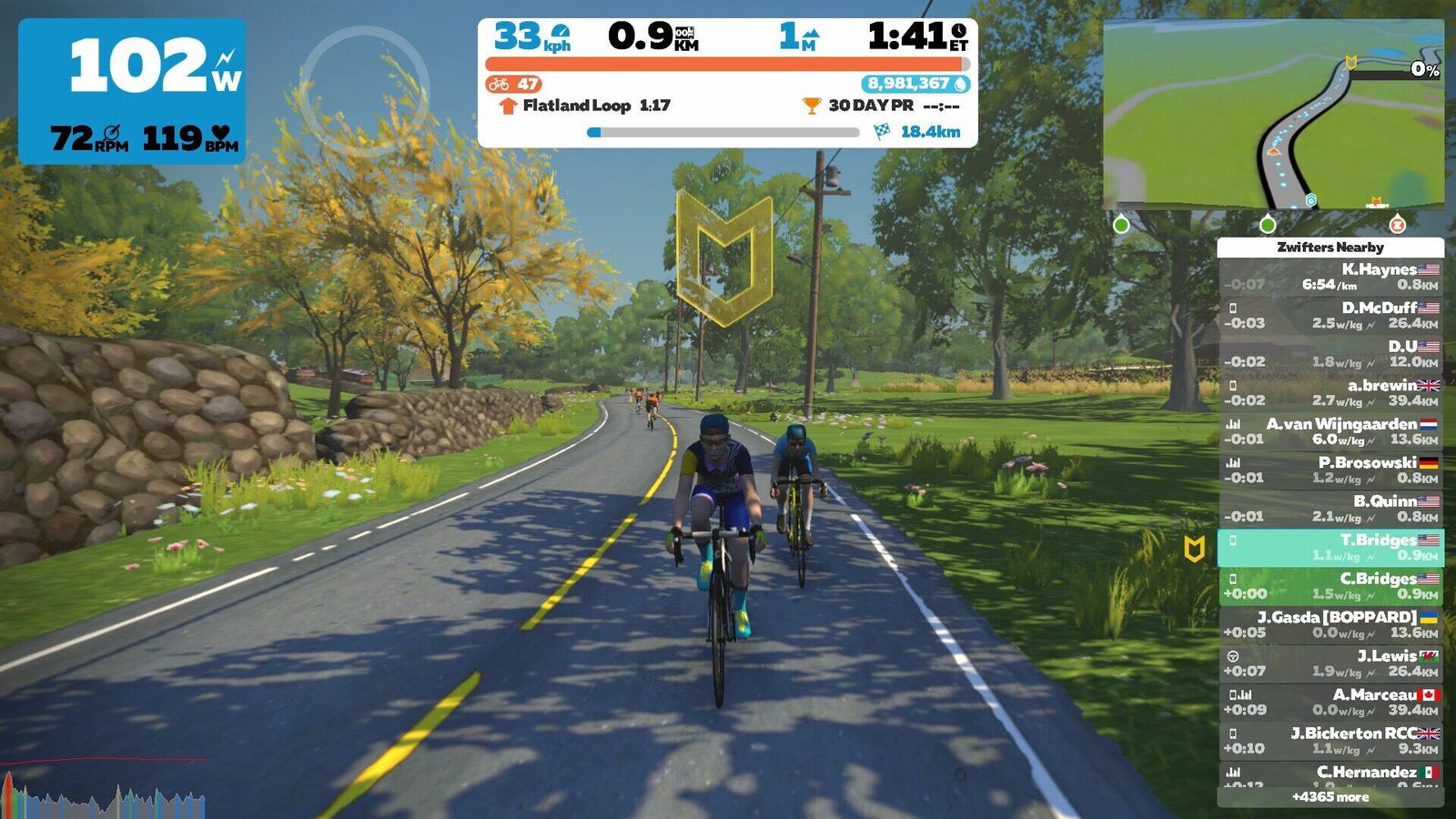The image size is (1456, 819).
Task: Select A.van Wijngaarden's rider row
Action: [x=1330, y=431]
